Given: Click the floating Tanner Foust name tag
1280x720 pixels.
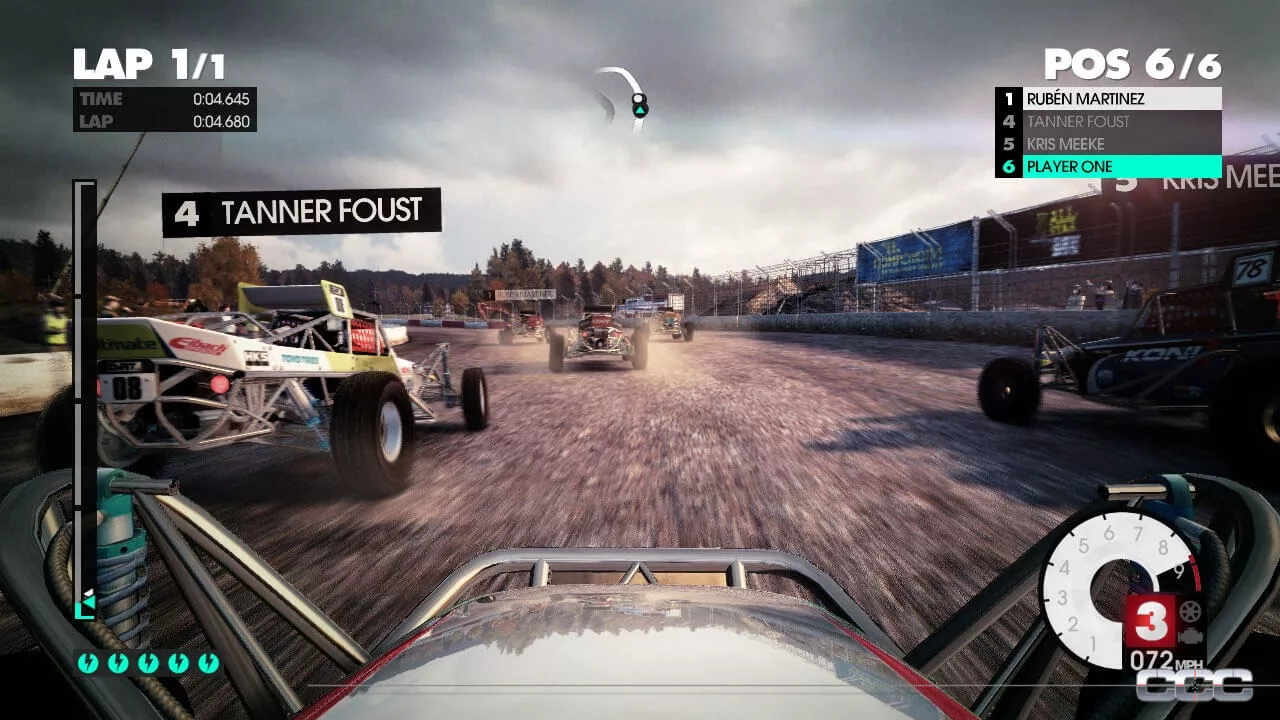Looking at the screenshot, I should pos(301,212).
